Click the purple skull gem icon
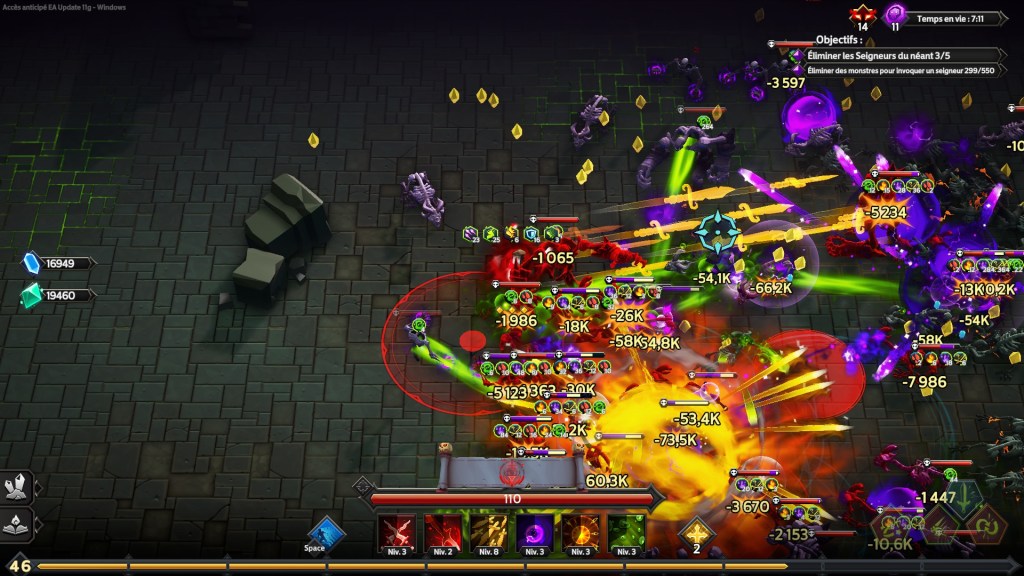The width and height of the screenshot is (1024, 576). tap(895, 15)
